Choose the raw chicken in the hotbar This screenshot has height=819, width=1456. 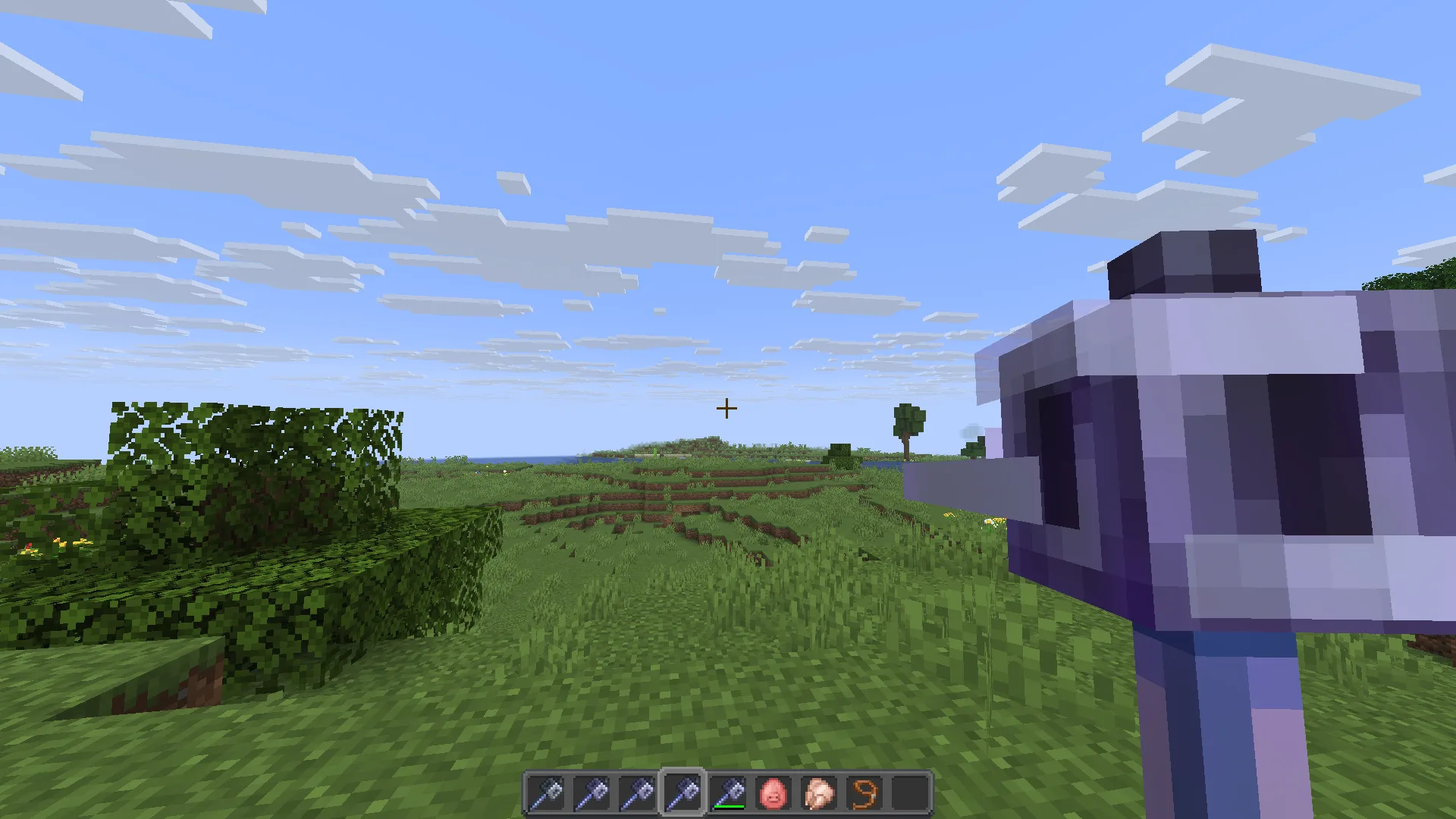(x=818, y=793)
